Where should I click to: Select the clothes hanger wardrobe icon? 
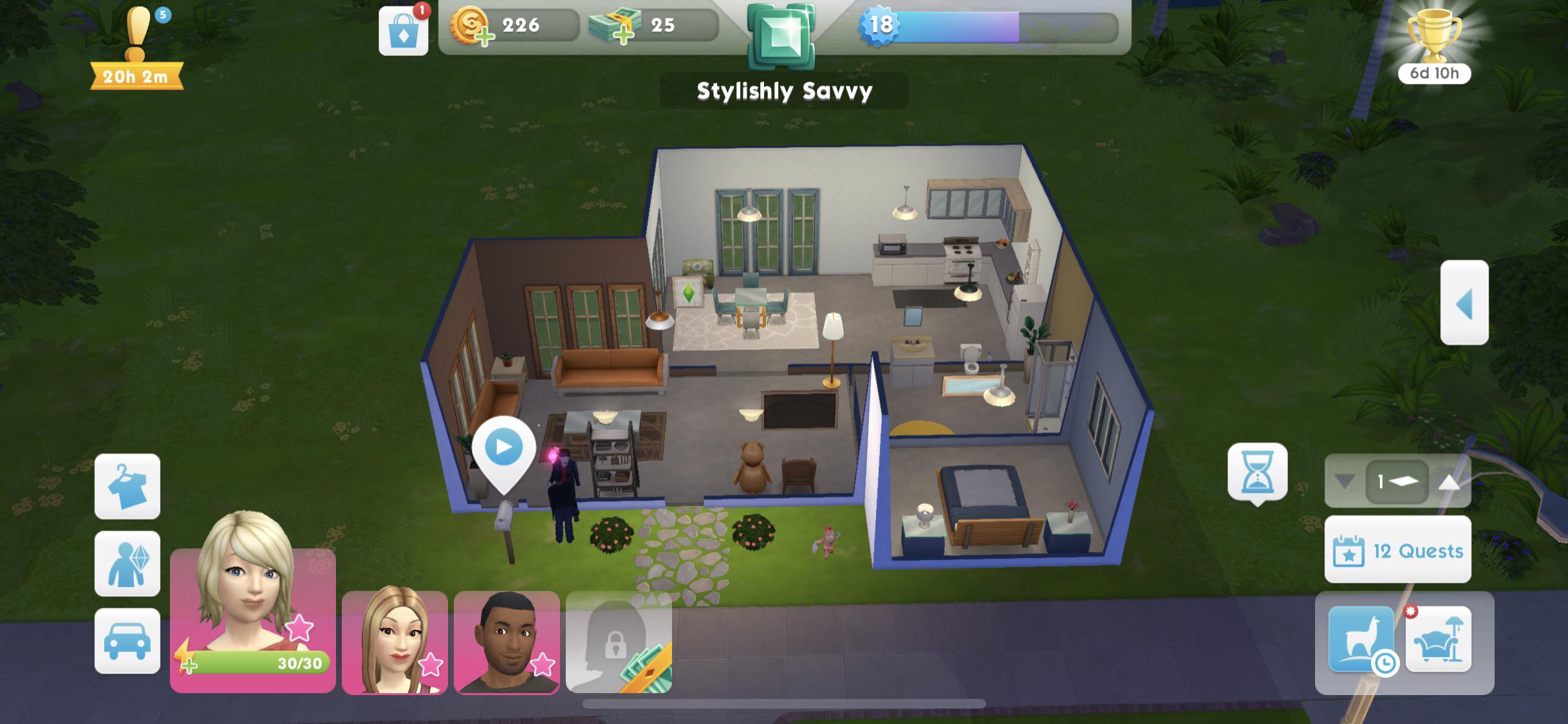coord(127,487)
